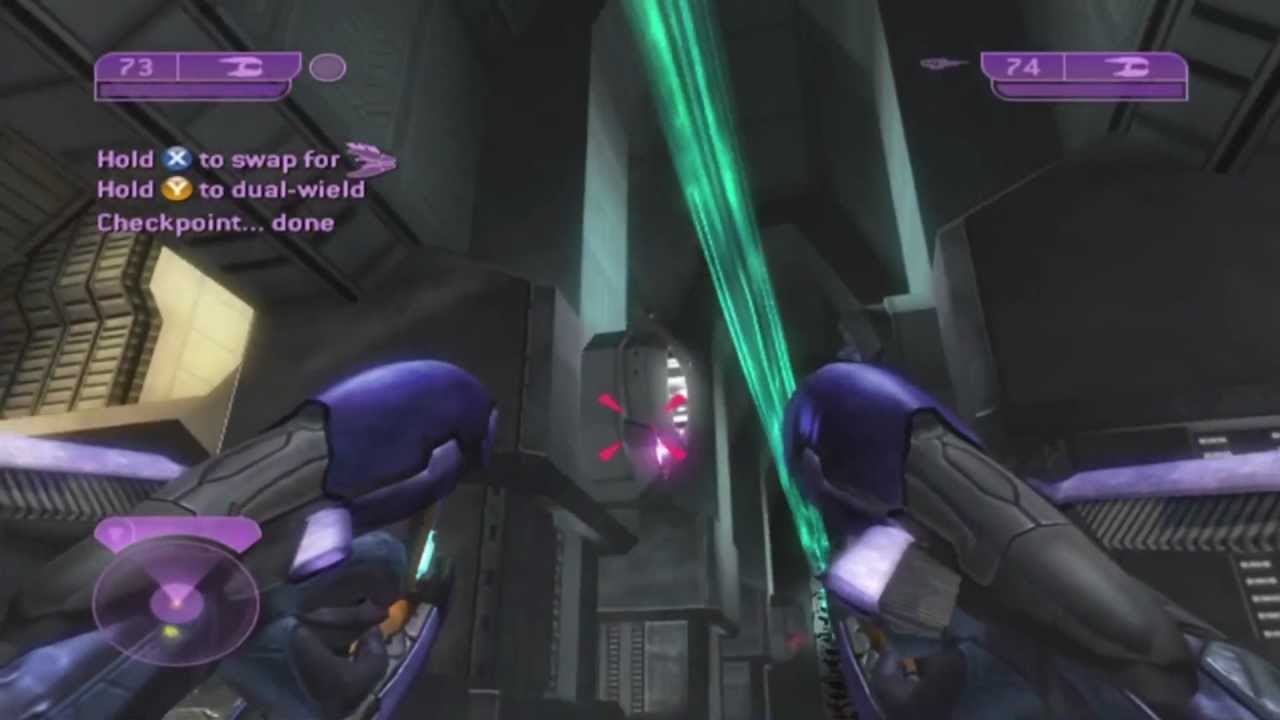Viewport: 1280px width, 720px height.
Task: Select the right weapon's Plasma Rifle icon
Action: click(1131, 67)
